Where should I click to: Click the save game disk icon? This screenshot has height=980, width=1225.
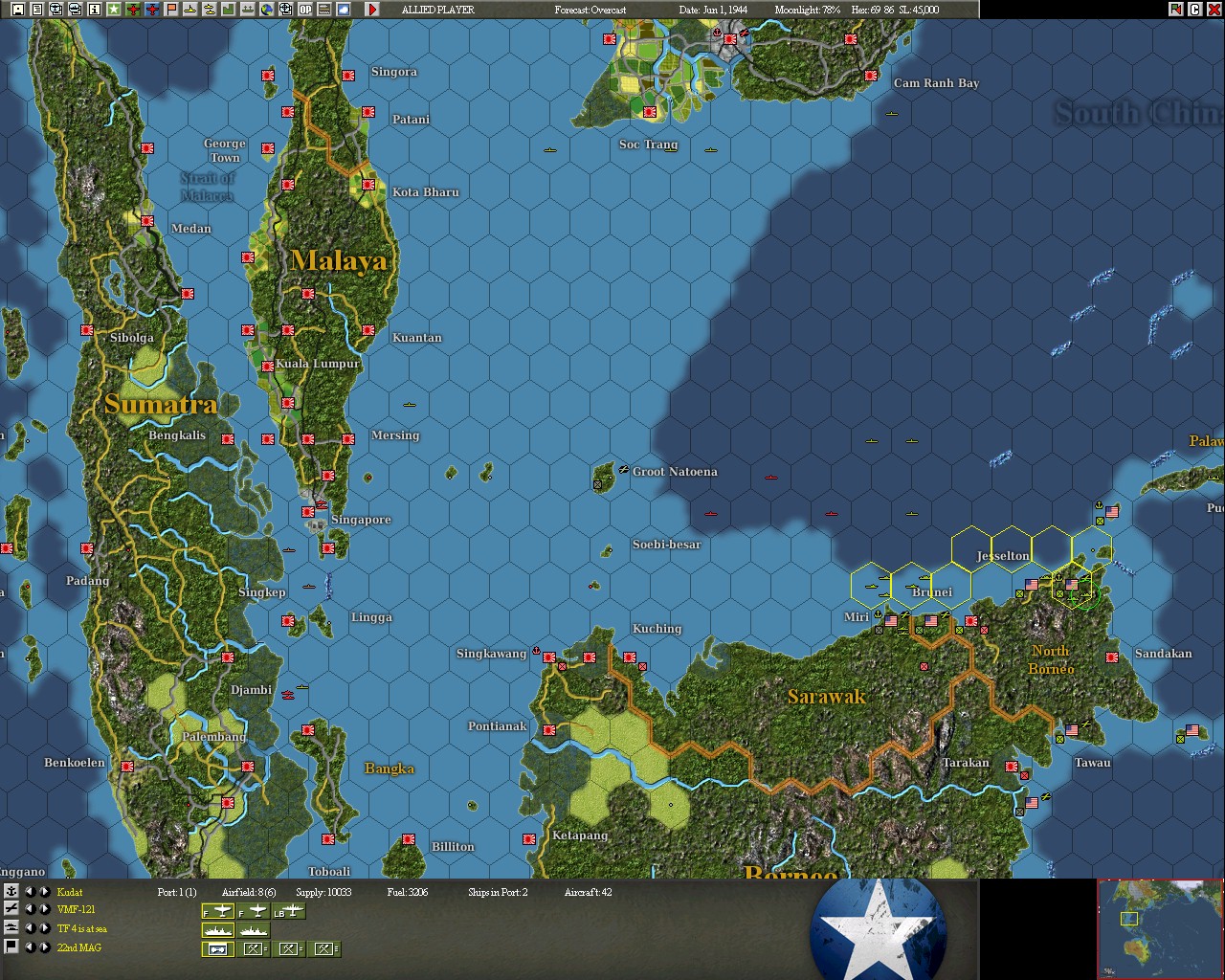pyautogui.click(x=16, y=9)
